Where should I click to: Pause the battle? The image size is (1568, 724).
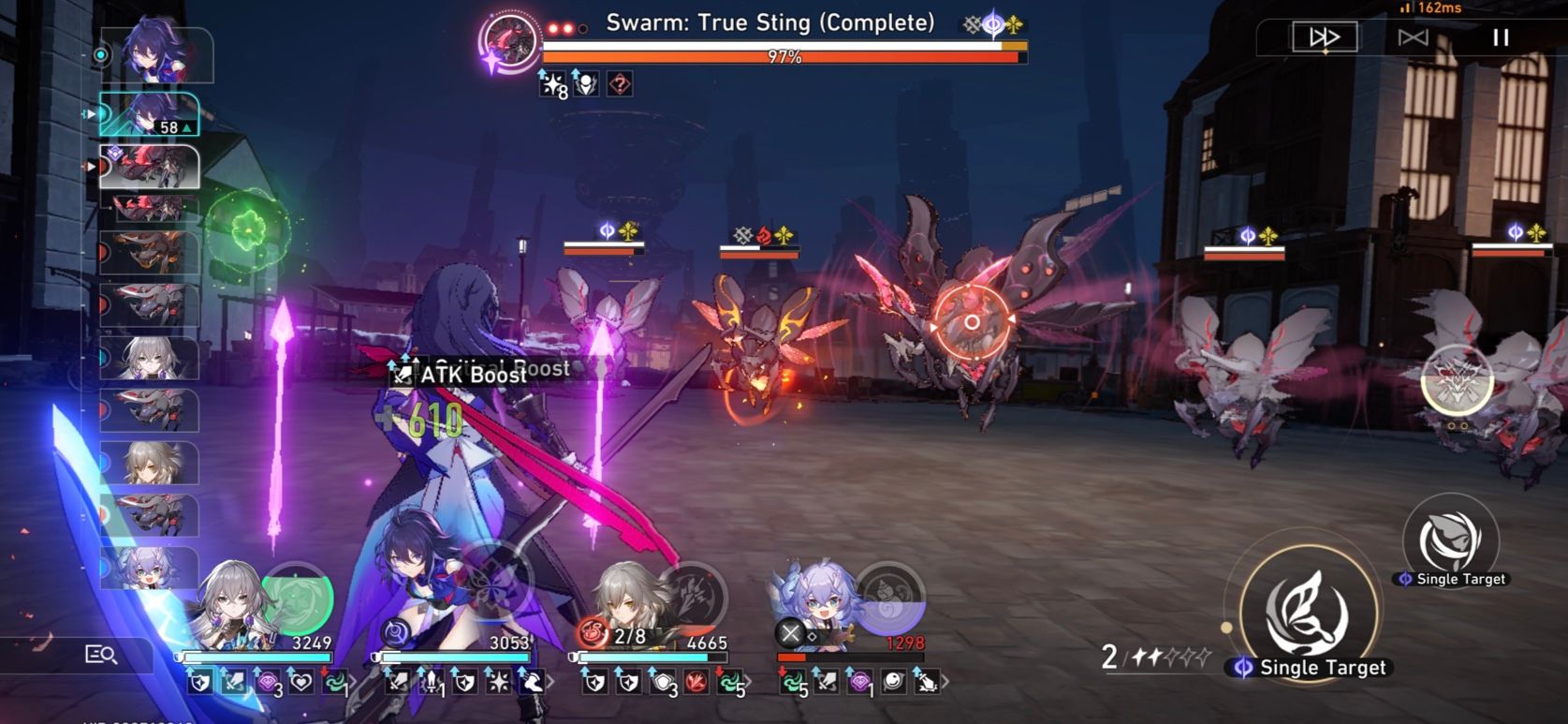[1500, 37]
